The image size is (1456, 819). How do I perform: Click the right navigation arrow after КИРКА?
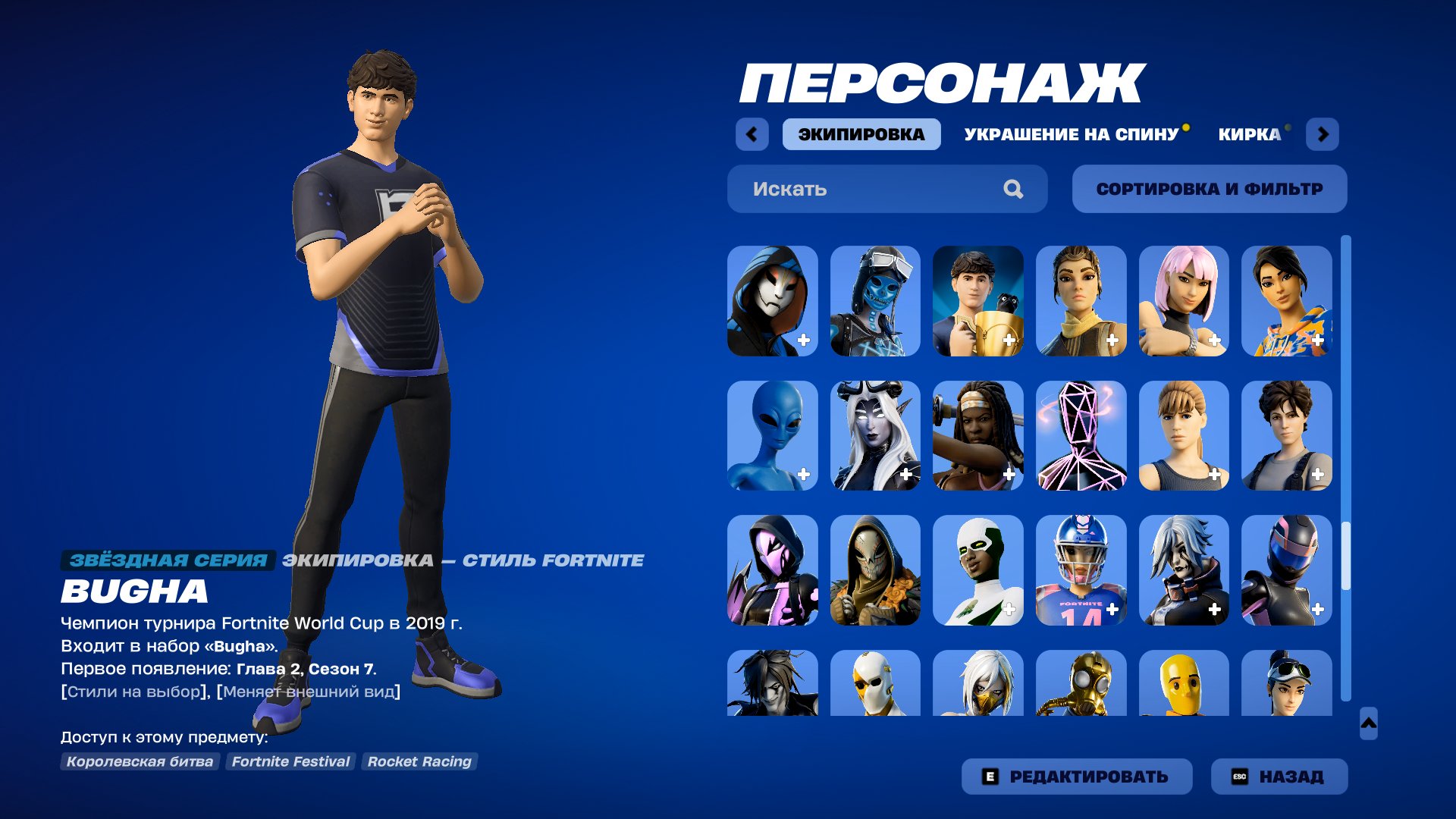pos(1324,134)
